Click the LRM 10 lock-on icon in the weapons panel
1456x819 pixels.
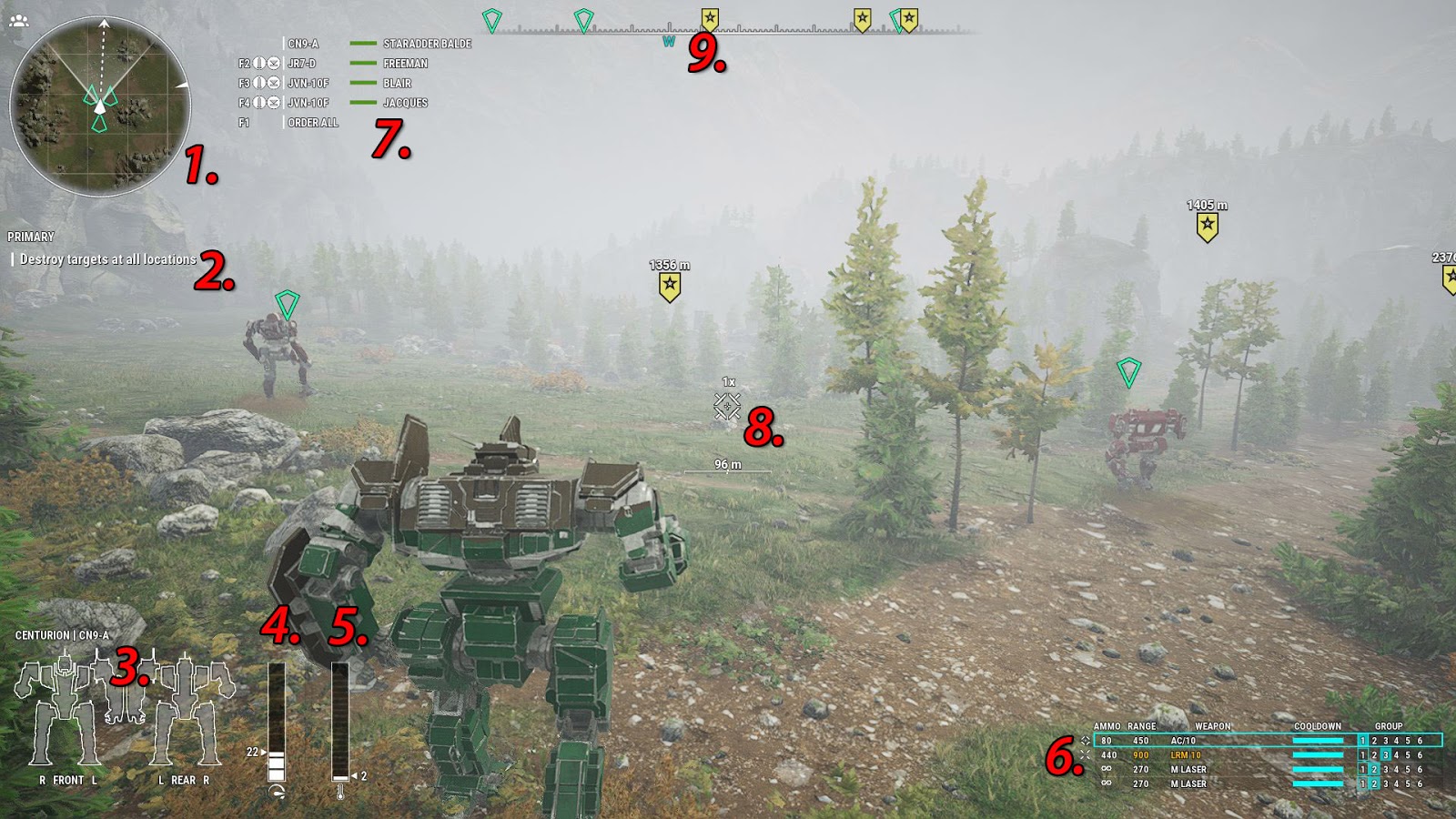point(1085,756)
